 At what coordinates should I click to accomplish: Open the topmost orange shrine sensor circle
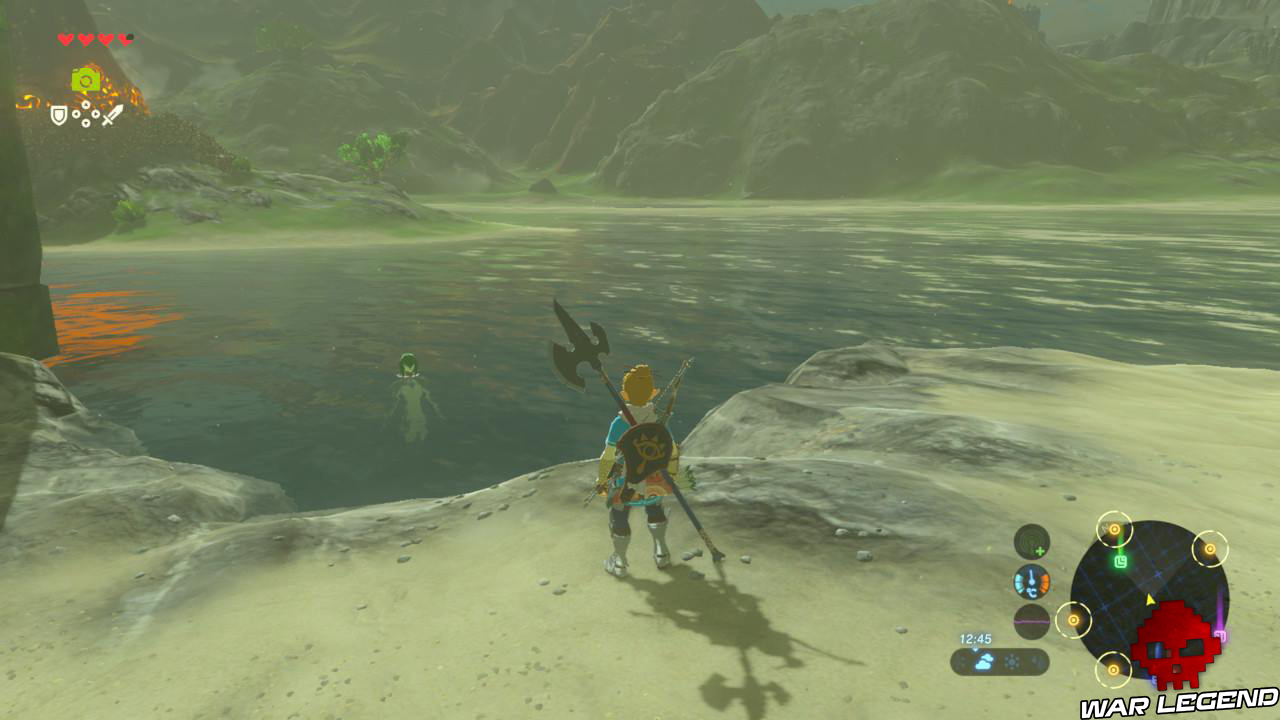(x=1115, y=530)
